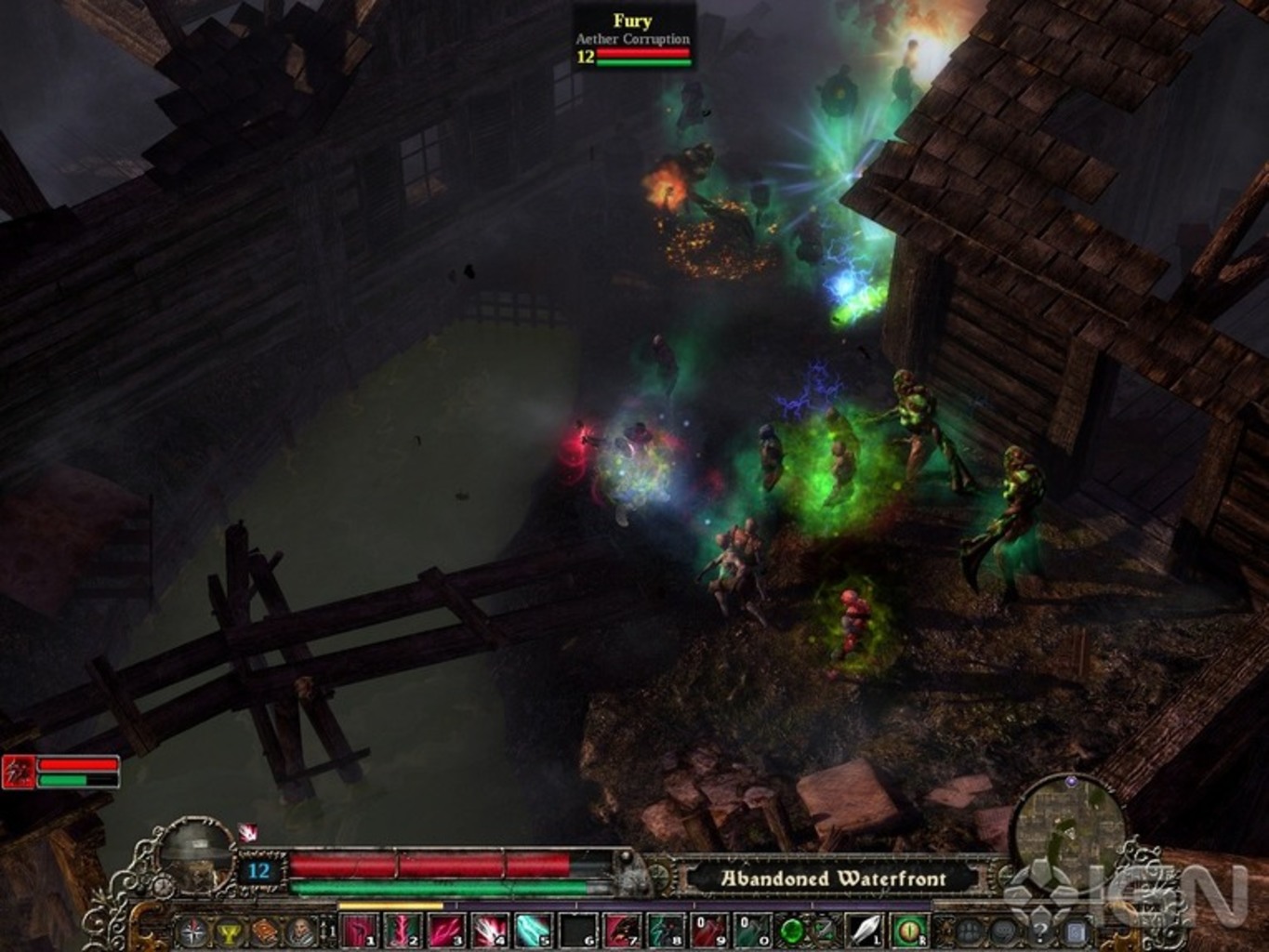Open the bearded character face button
The width and height of the screenshot is (1269, 952).
pos(299,931)
